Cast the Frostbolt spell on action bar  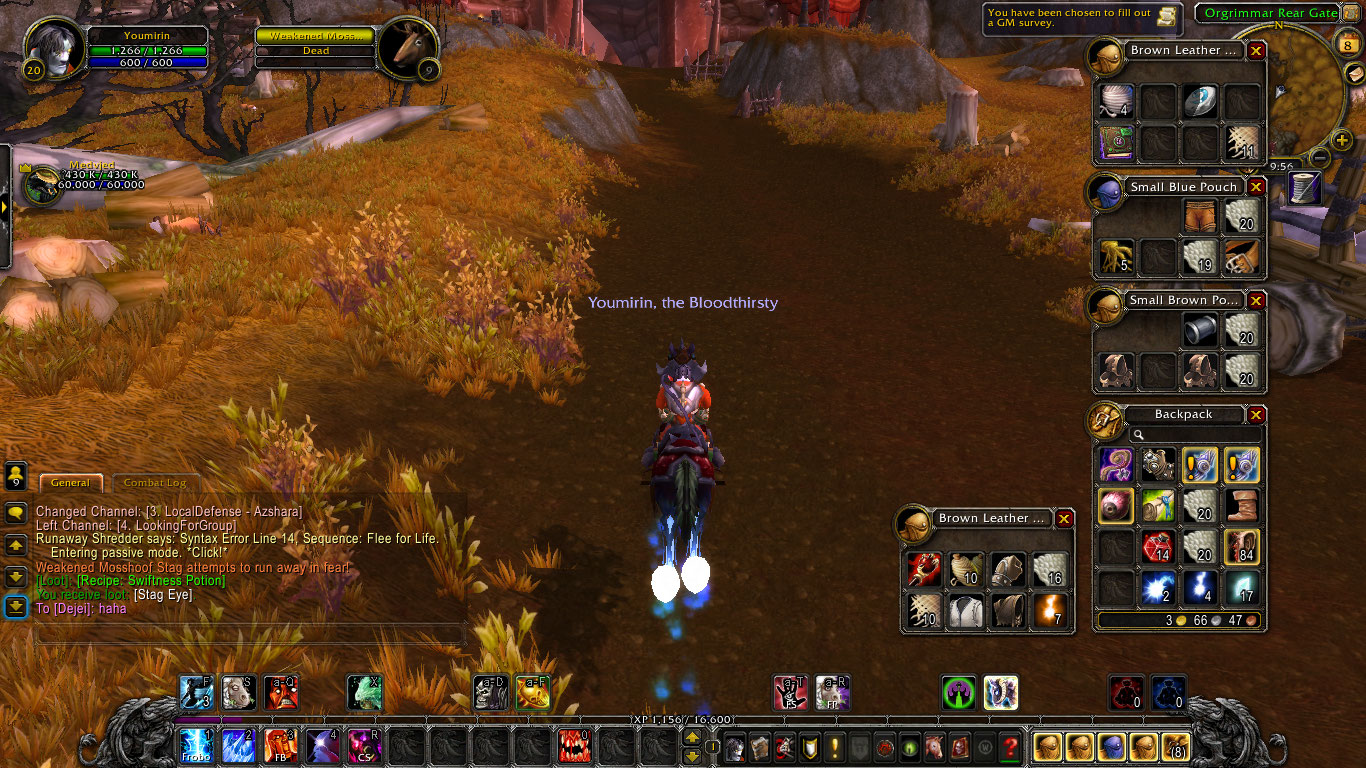(196, 746)
